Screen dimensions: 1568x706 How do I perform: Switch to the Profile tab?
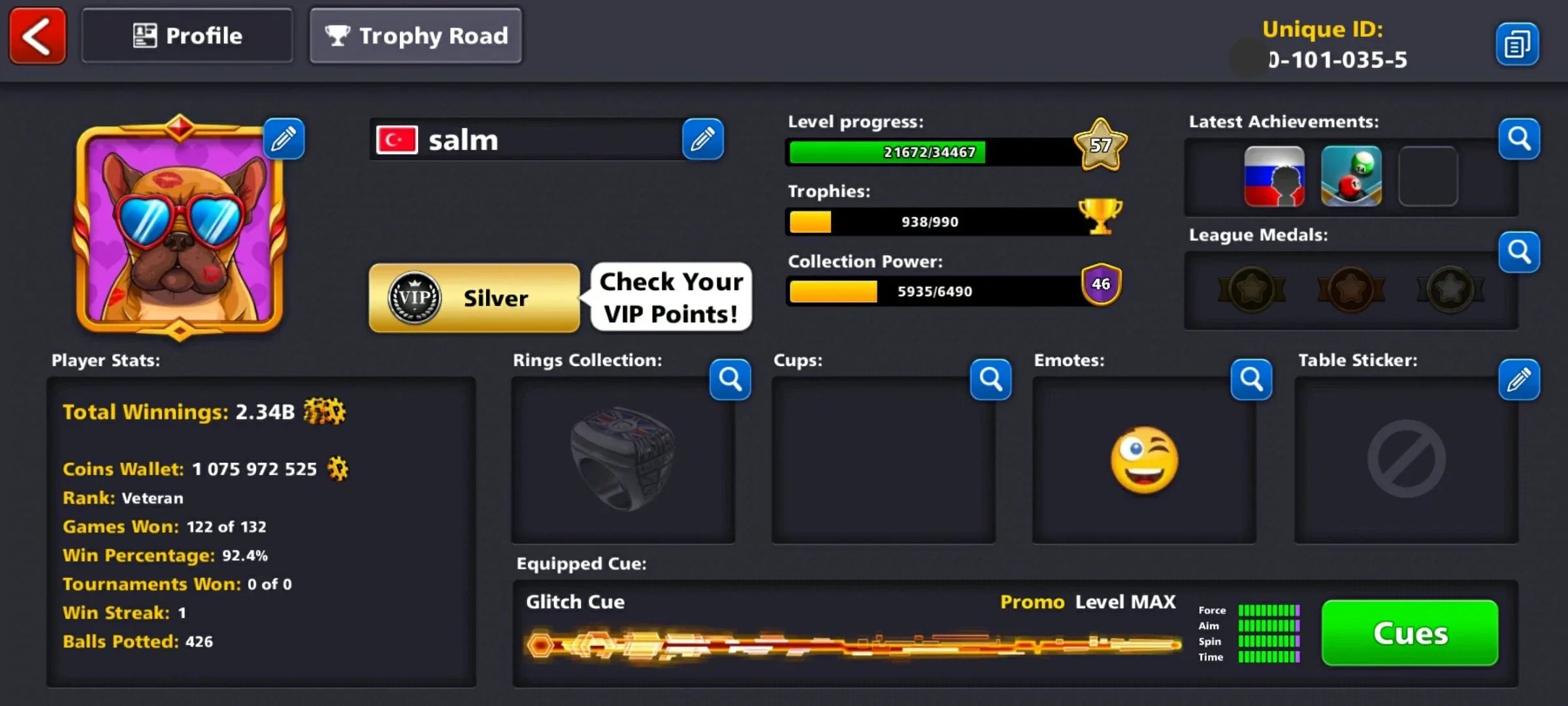187,36
